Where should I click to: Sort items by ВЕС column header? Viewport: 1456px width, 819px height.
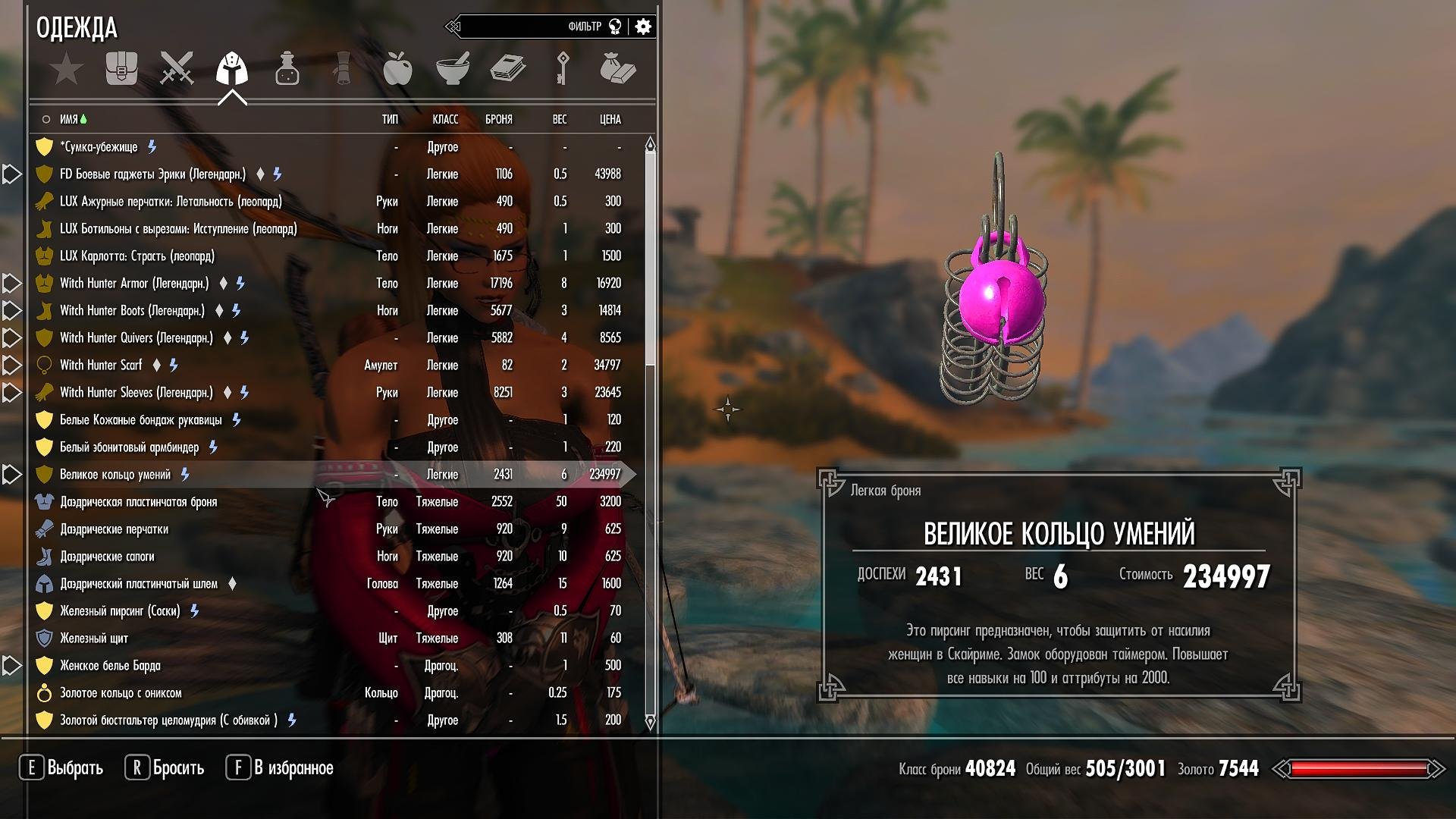[559, 120]
